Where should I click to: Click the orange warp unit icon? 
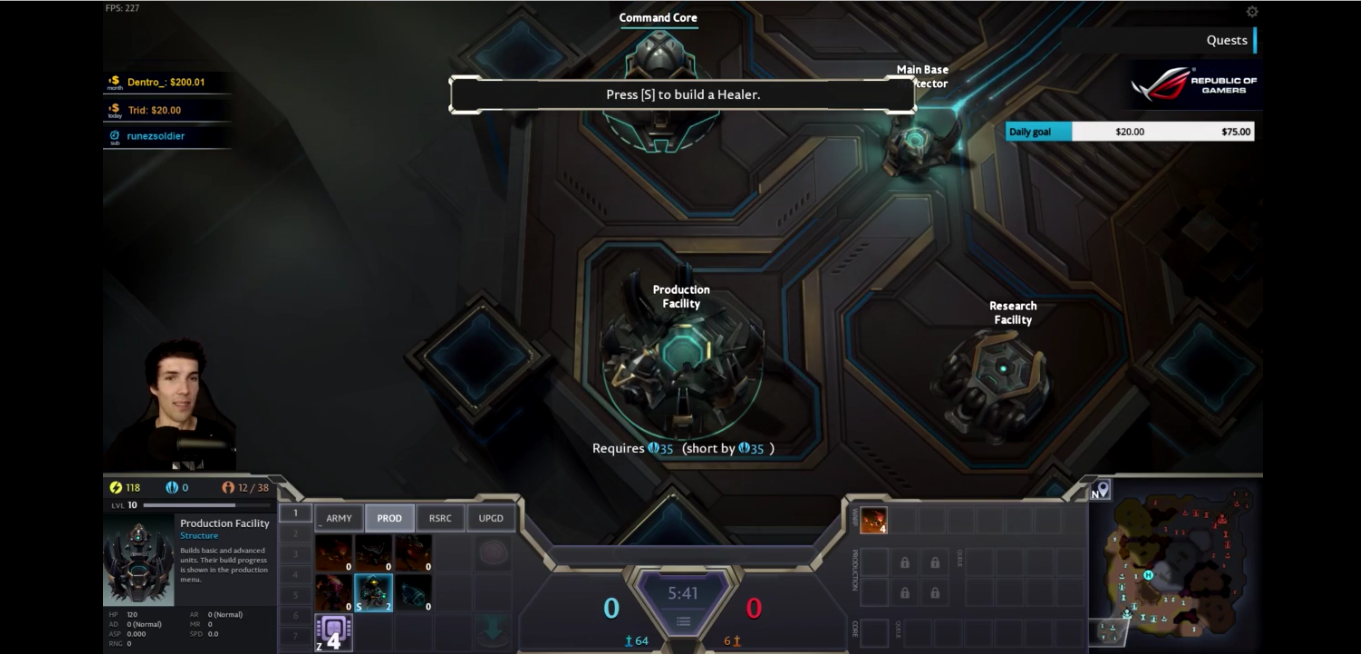click(873, 520)
